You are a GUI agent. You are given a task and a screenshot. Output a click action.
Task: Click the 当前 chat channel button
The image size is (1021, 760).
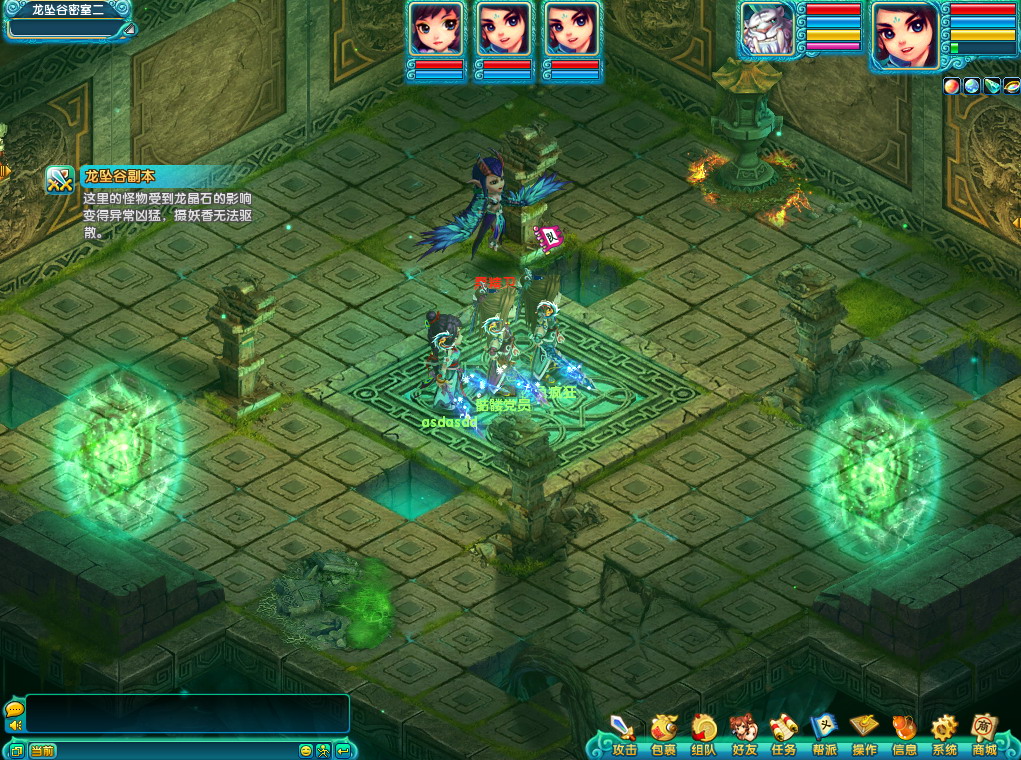pyautogui.click(x=42, y=750)
